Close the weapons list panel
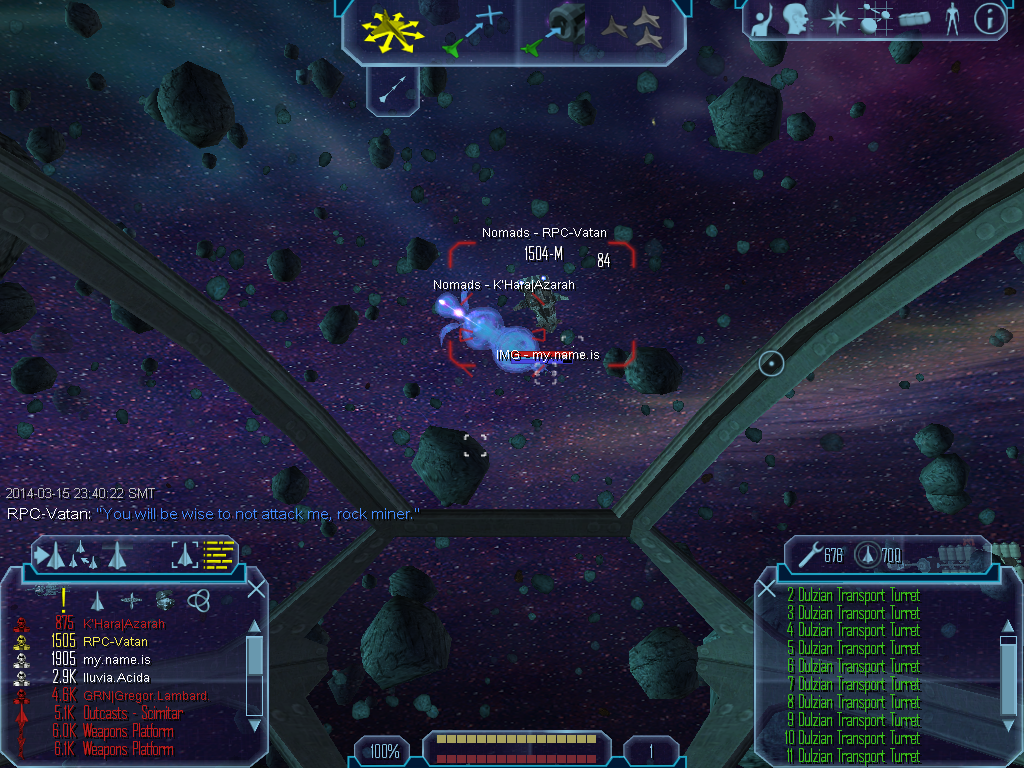 pyautogui.click(x=767, y=589)
